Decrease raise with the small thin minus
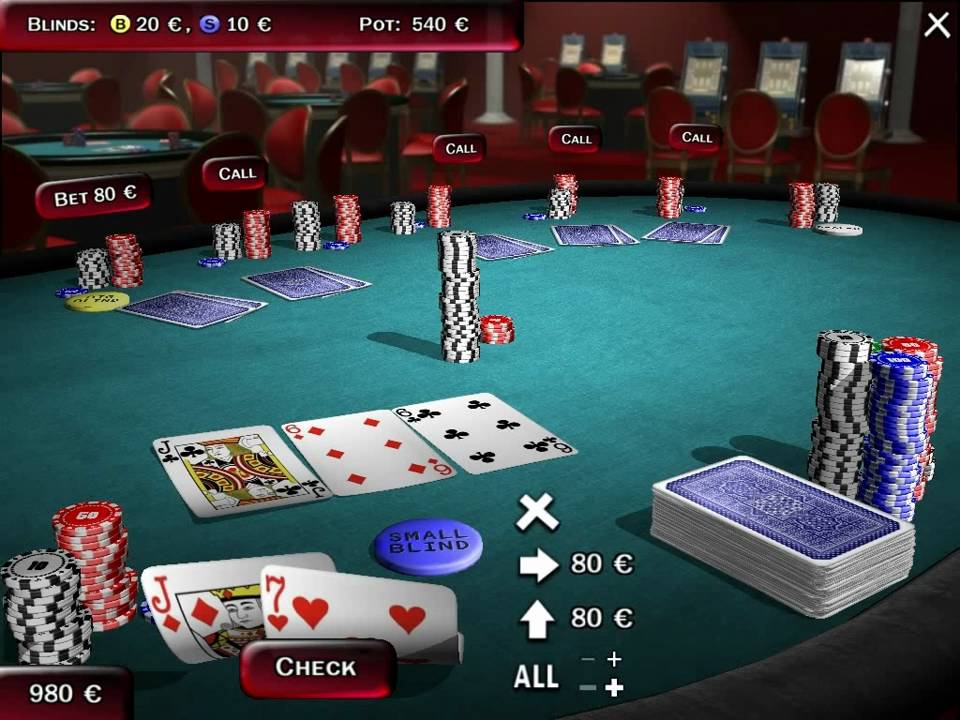This screenshot has height=720, width=960. coord(588,660)
